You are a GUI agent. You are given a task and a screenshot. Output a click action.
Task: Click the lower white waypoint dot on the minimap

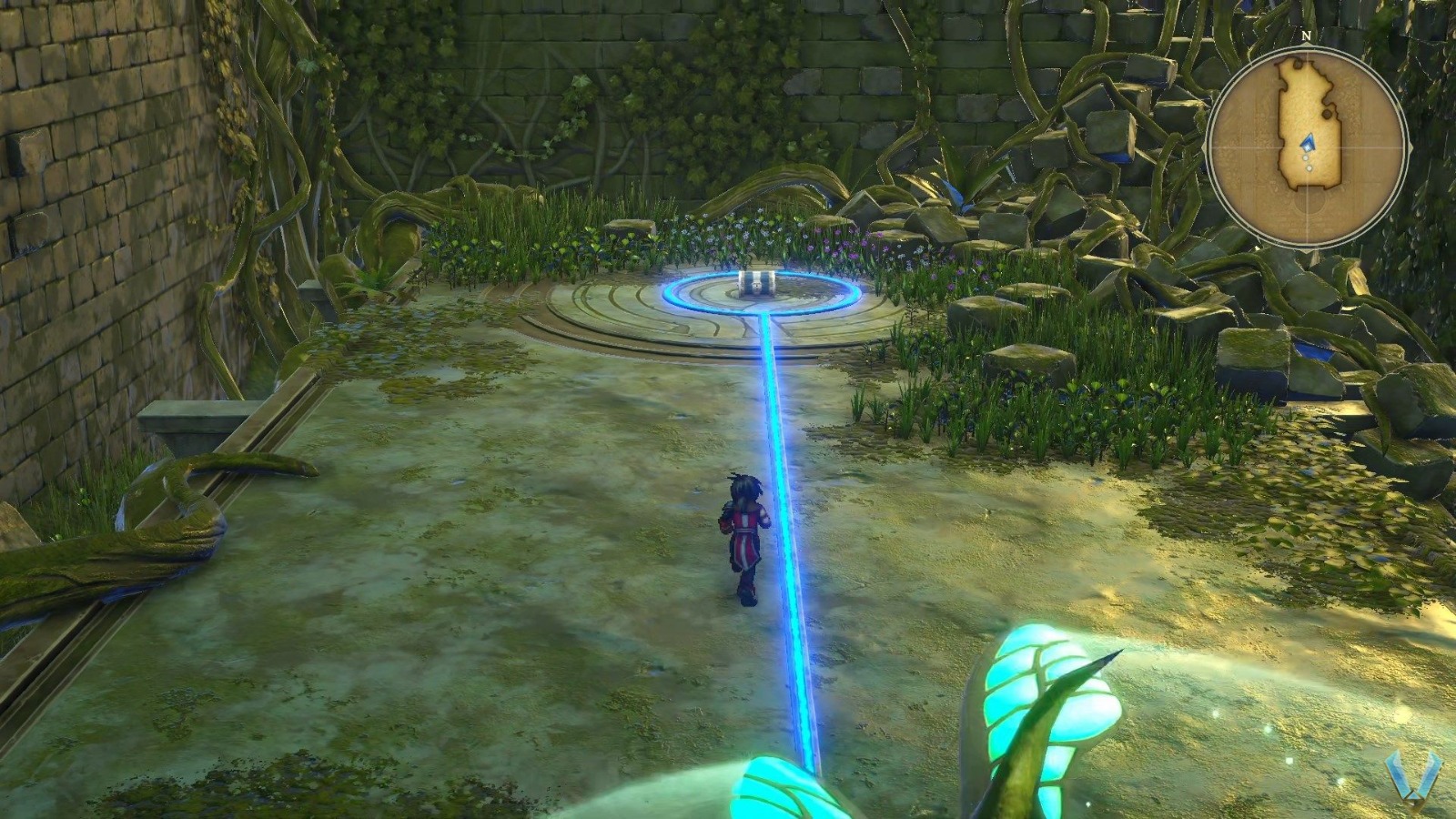coord(1309,167)
